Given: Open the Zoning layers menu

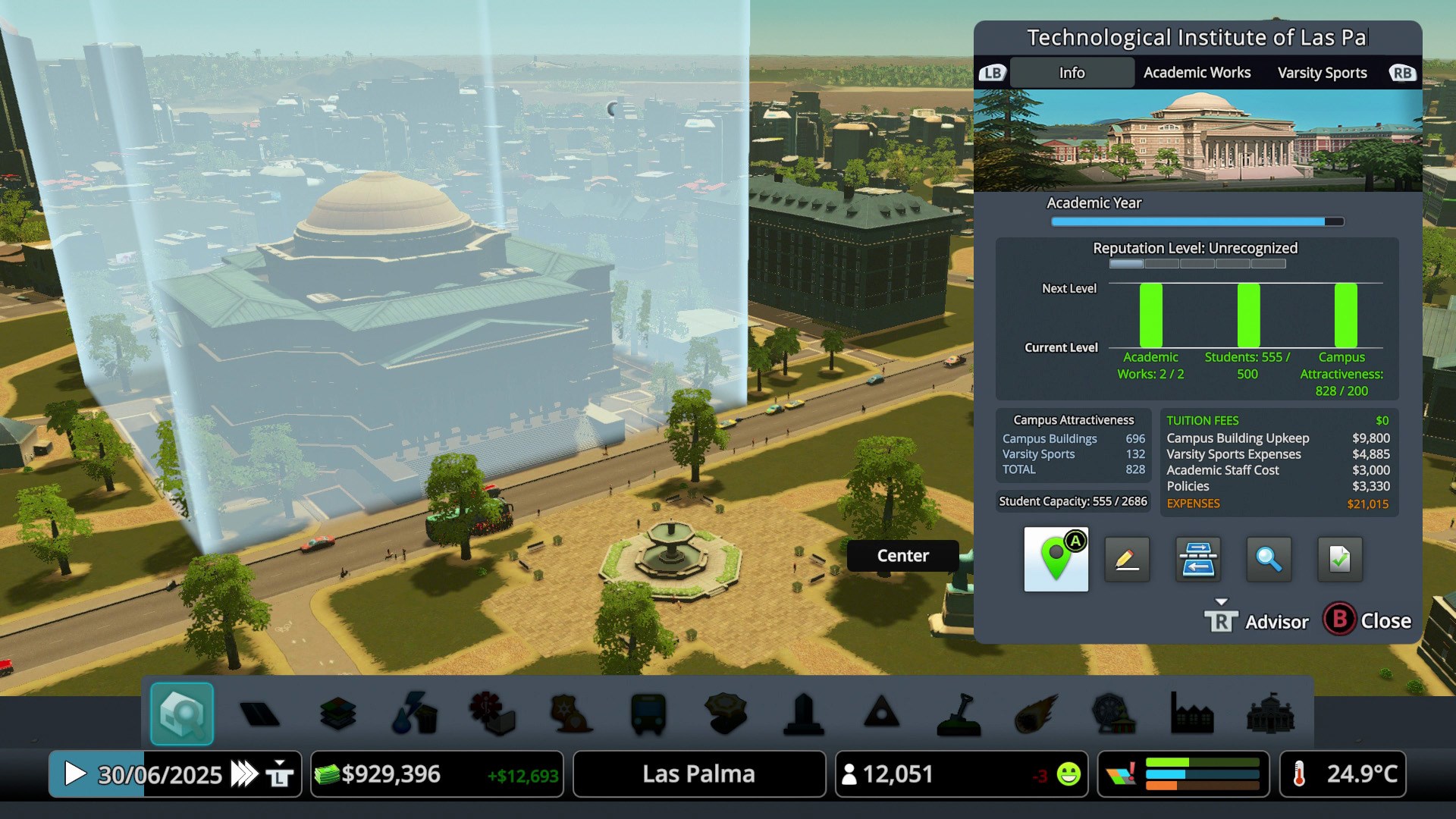Looking at the screenshot, I should click(338, 714).
